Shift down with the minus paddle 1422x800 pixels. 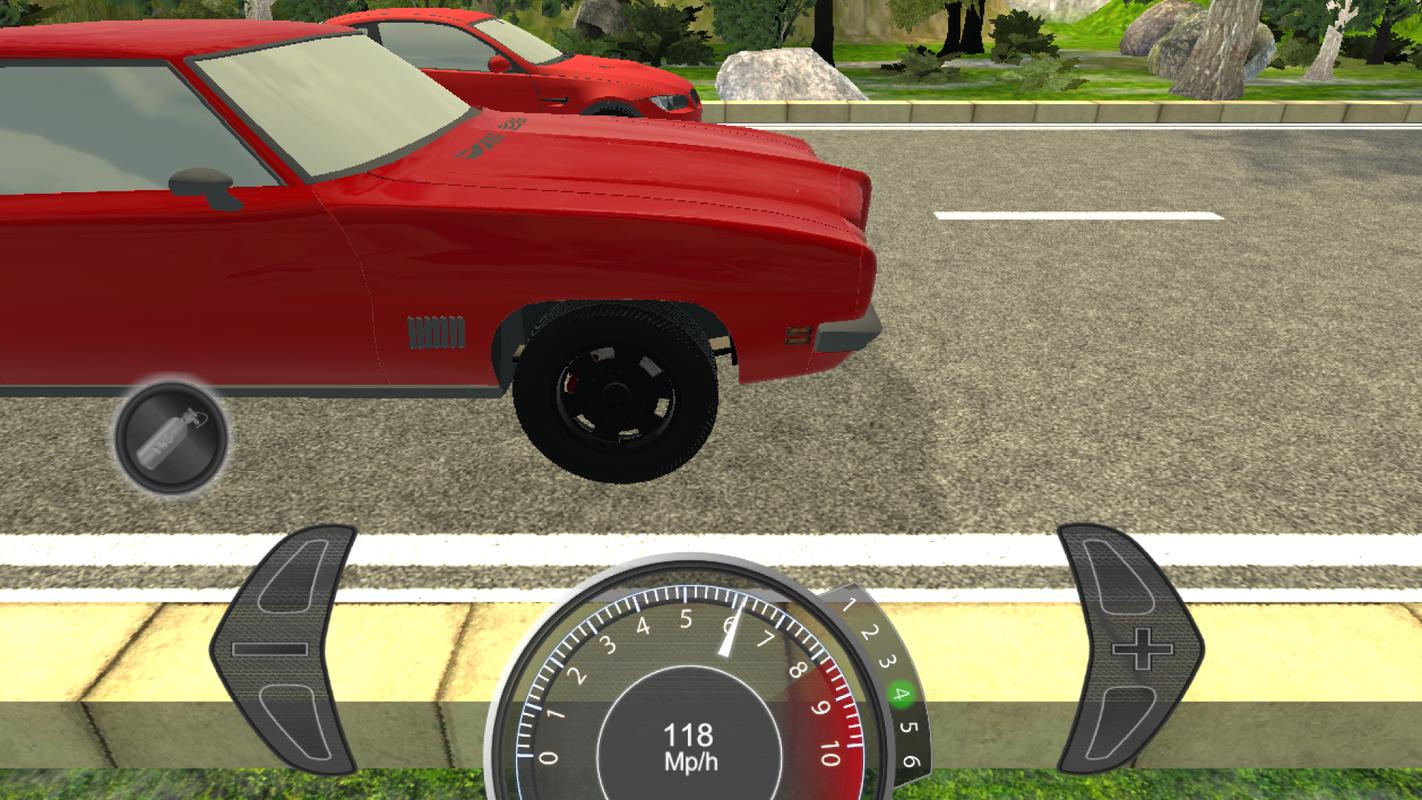pyautogui.click(x=282, y=649)
